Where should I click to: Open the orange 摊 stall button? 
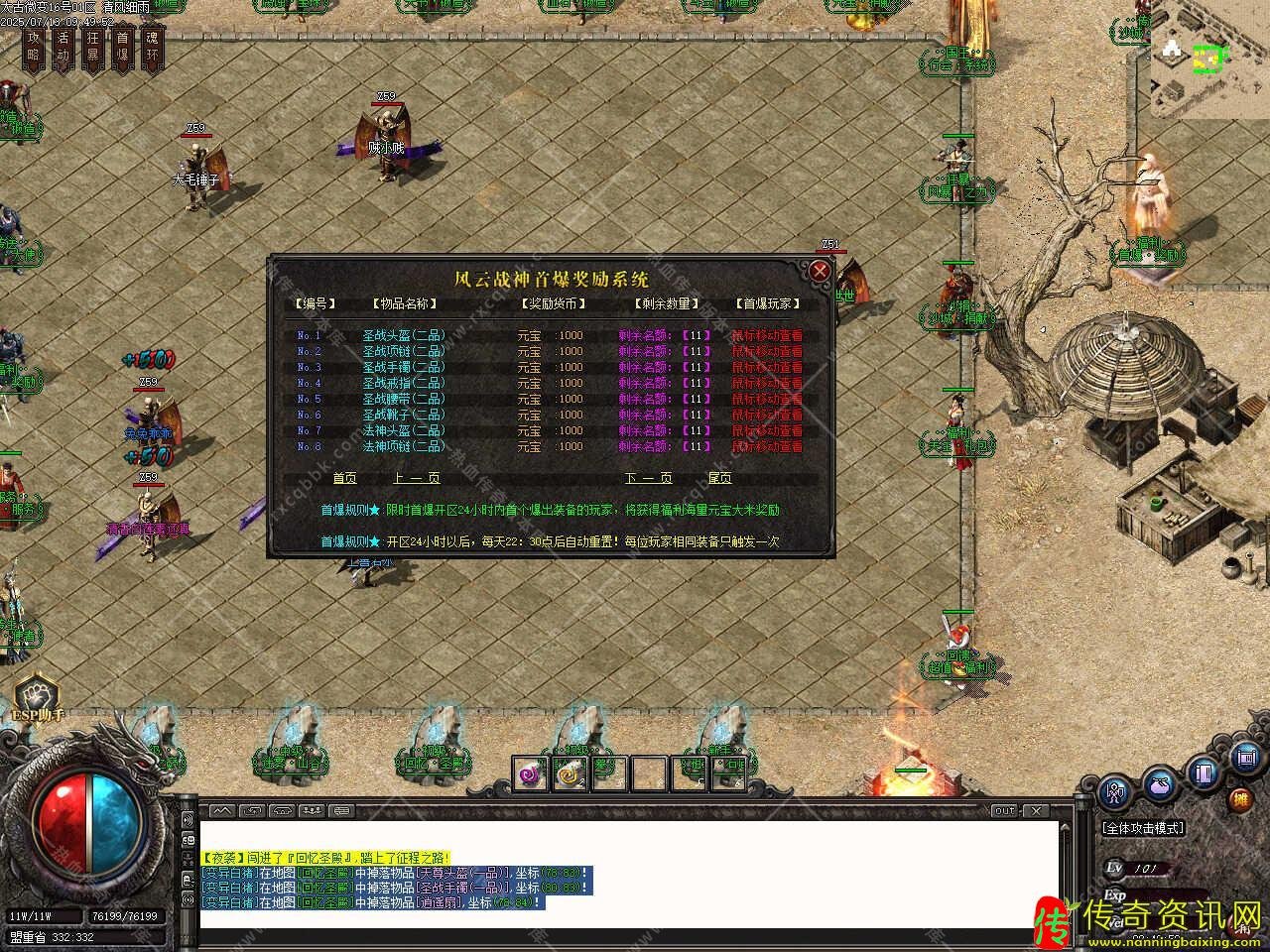[1240, 799]
